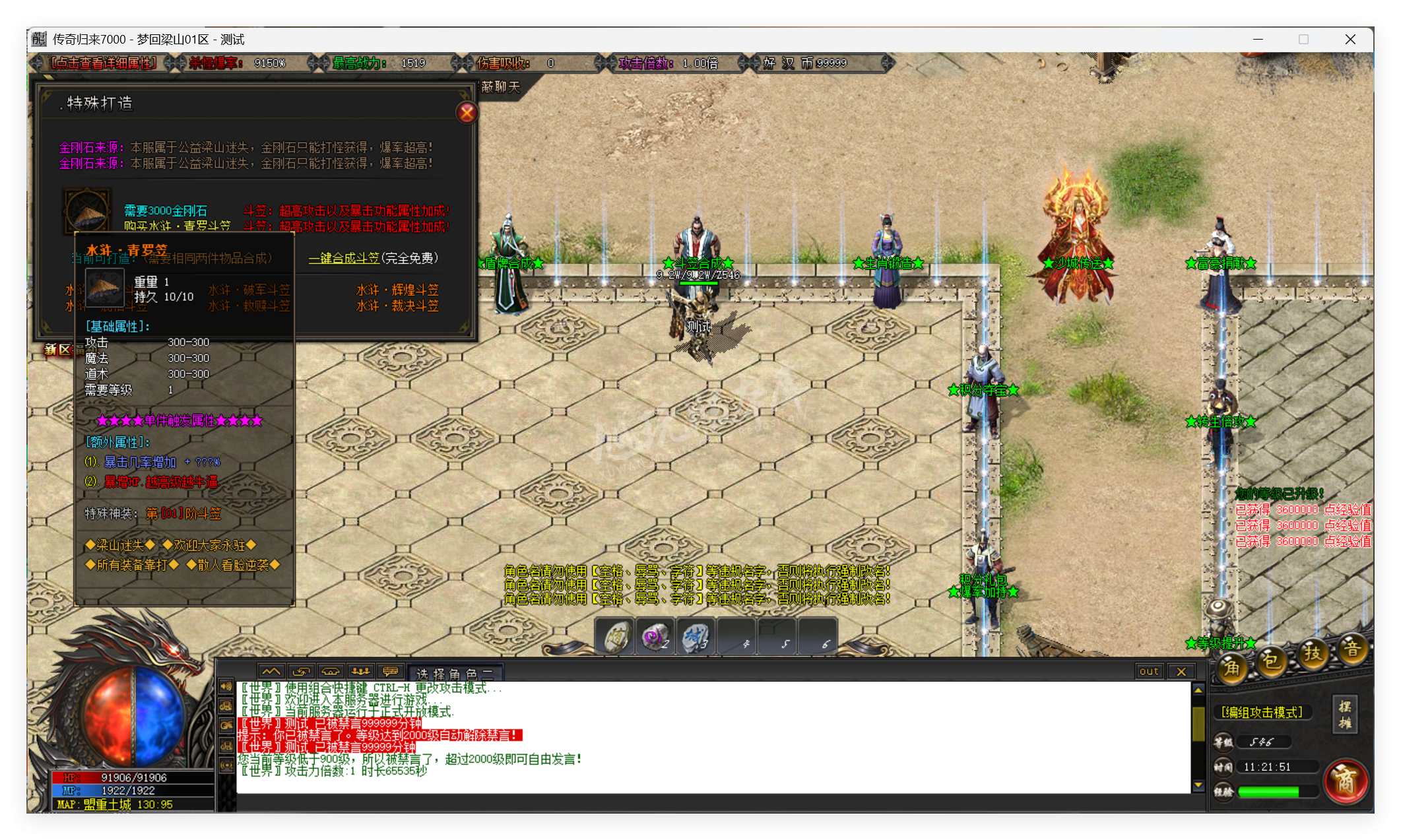Select the blue 域 stone in hotbar slot 3
1401x840 pixels.
point(696,635)
